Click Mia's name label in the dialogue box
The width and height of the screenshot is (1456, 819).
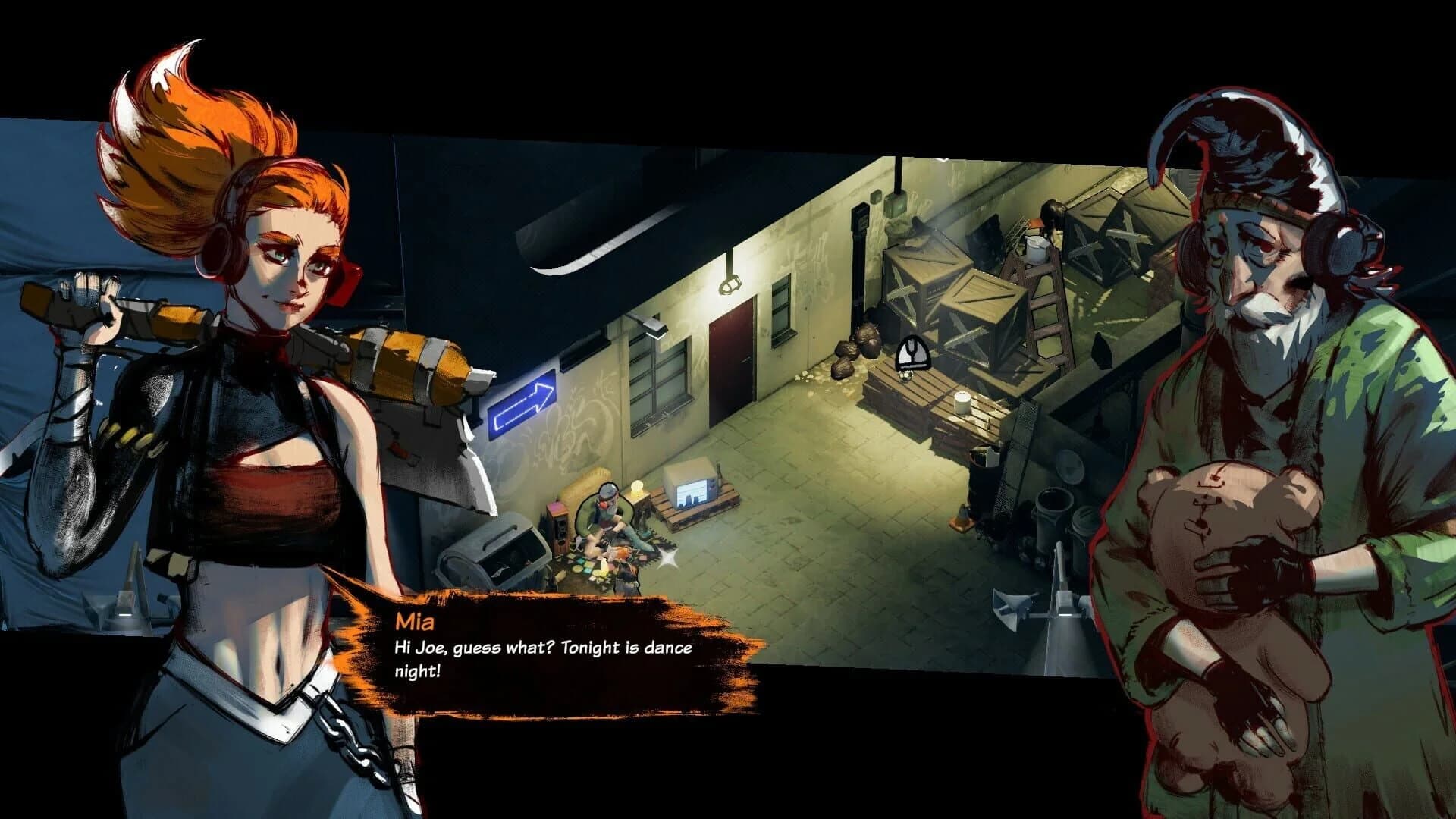pyautogui.click(x=416, y=623)
